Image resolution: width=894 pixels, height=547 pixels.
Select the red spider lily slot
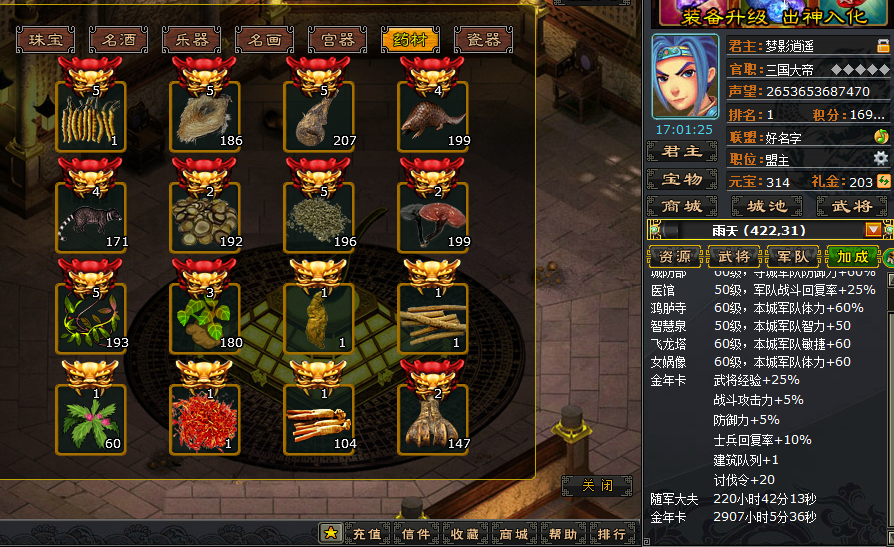point(205,420)
